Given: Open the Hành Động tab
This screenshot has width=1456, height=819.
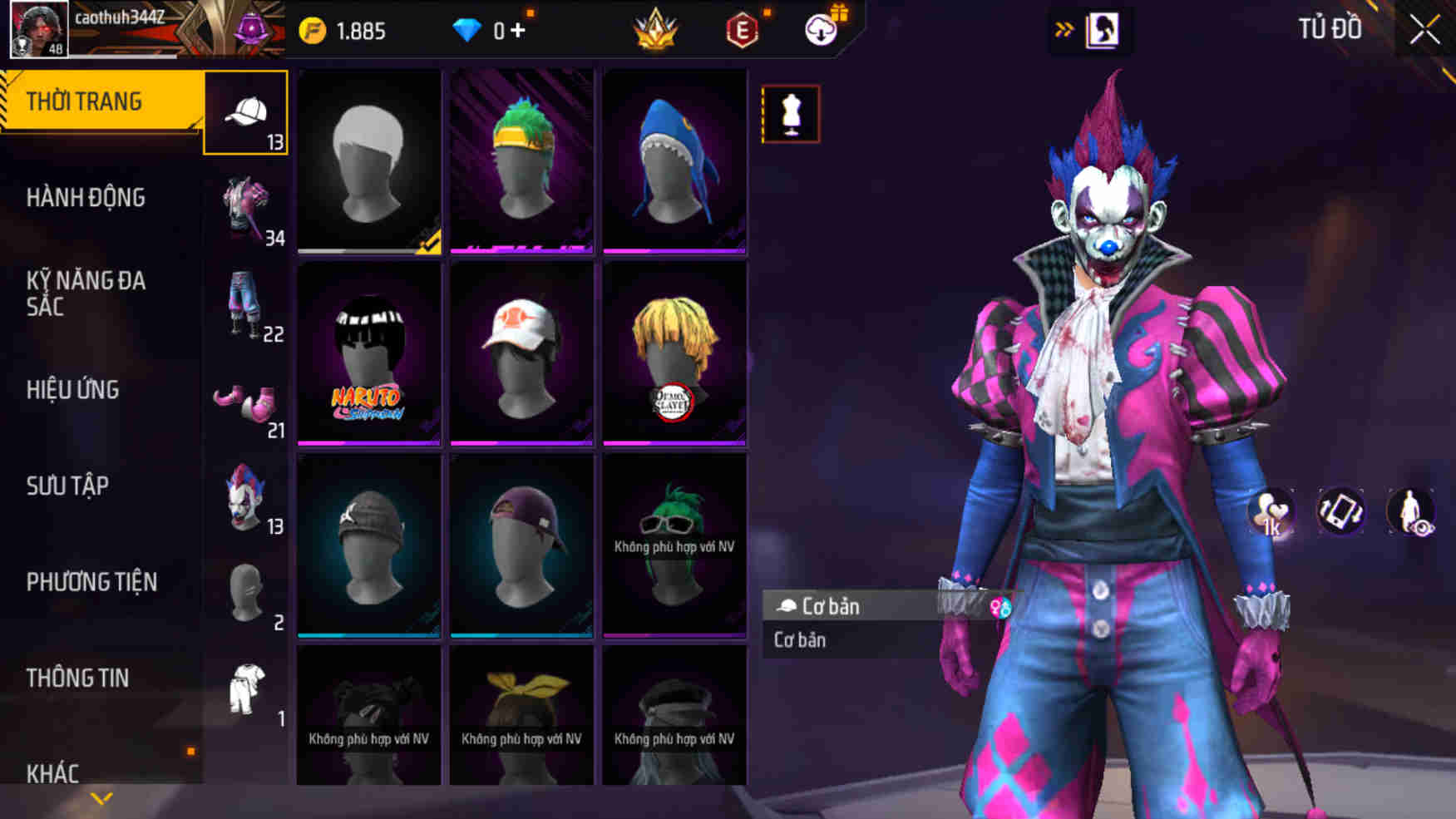Looking at the screenshot, I should (x=86, y=198).
